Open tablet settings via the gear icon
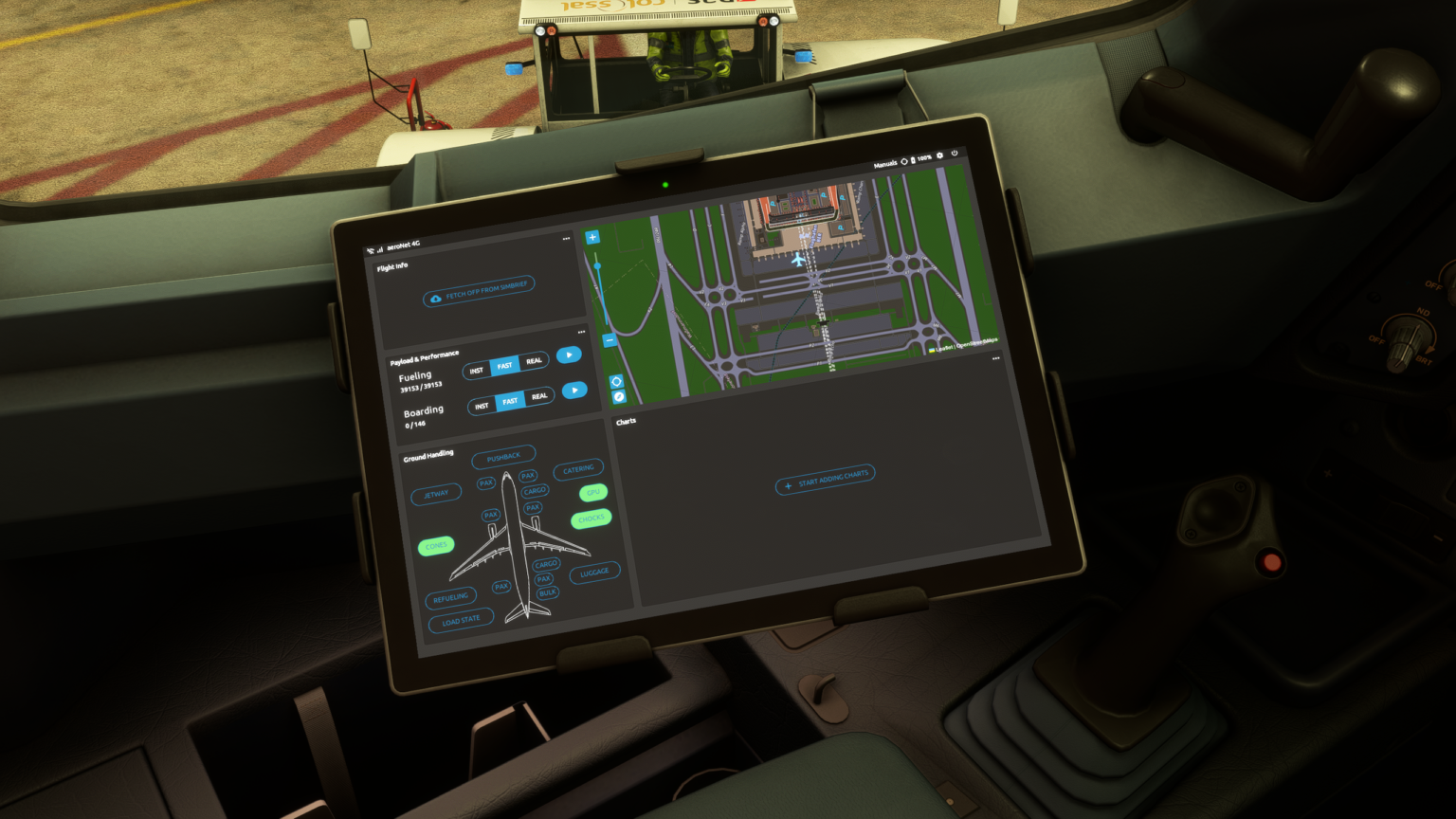The height and width of the screenshot is (819, 1456). pos(940,155)
